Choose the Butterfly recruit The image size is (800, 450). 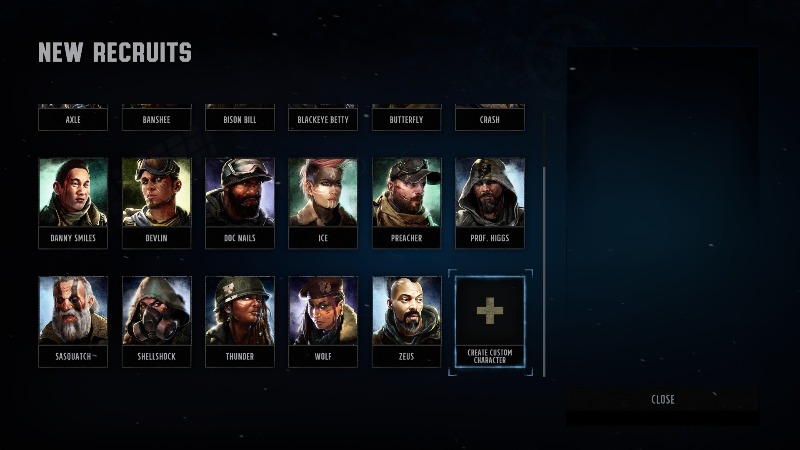point(406,119)
